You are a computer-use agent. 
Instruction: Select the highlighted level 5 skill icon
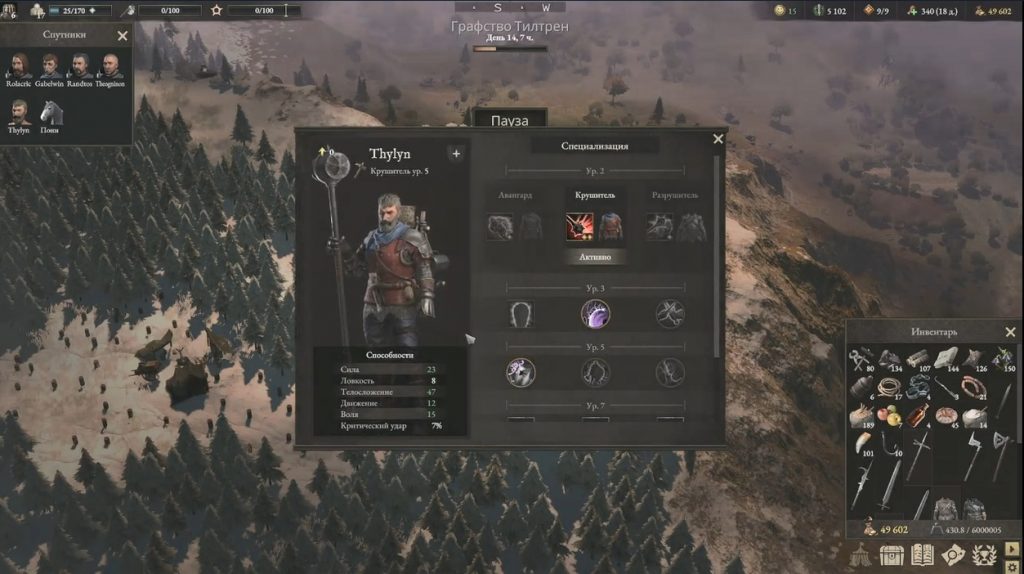coord(520,372)
